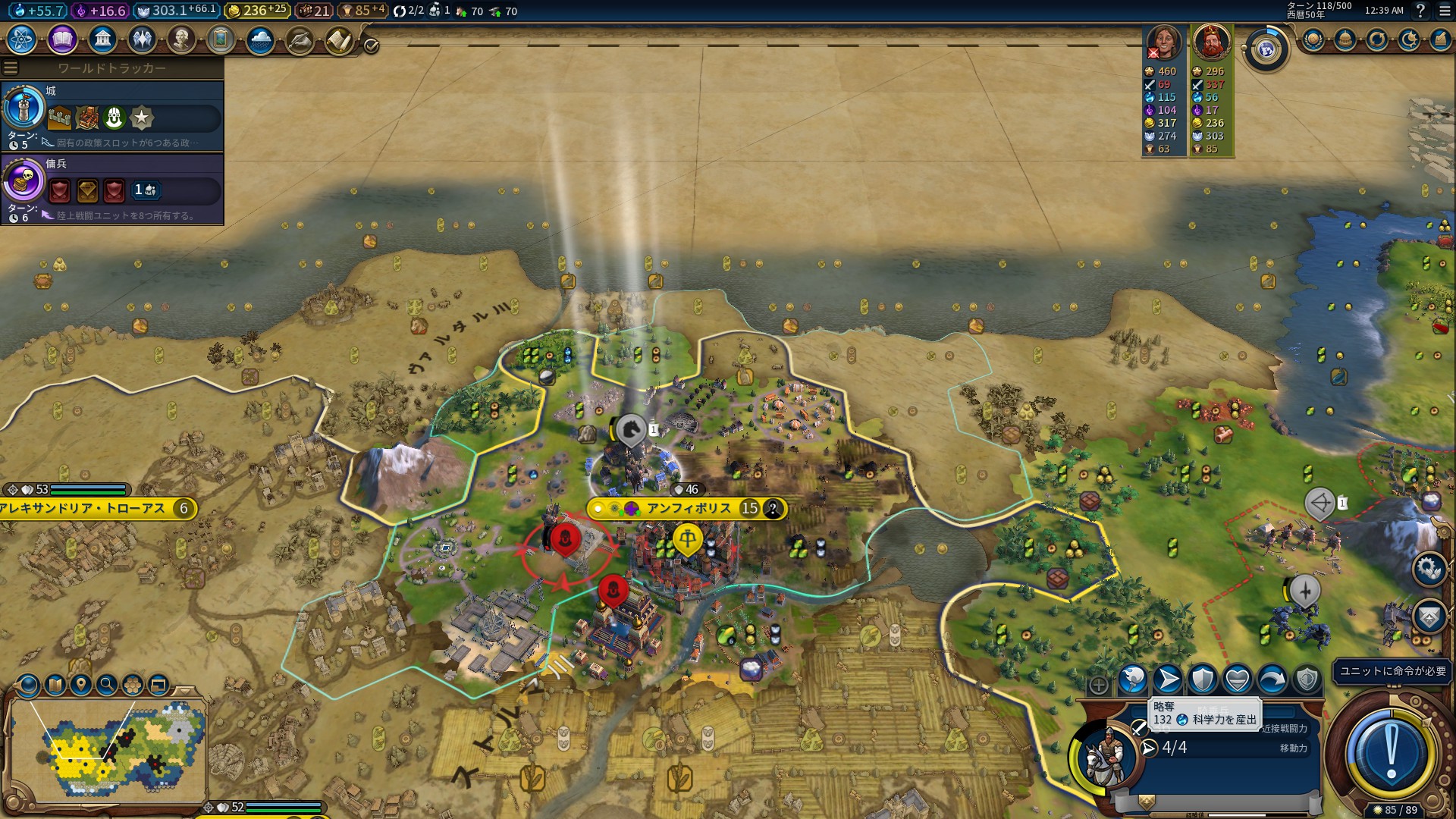Activate the pillage (略奪) torch unit action

click(1132, 679)
